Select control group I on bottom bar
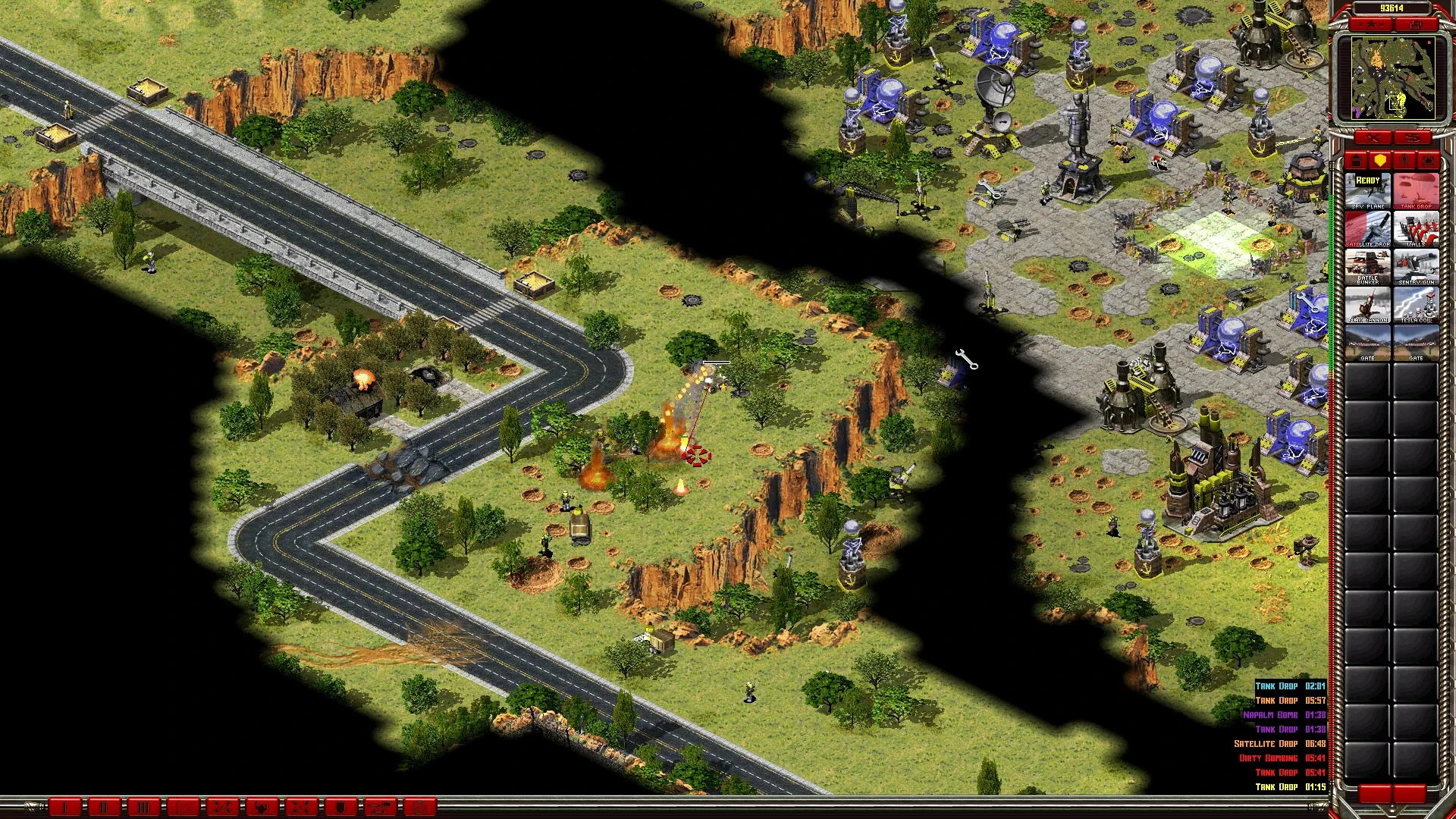Screen dimensions: 1456x819 click(65, 807)
